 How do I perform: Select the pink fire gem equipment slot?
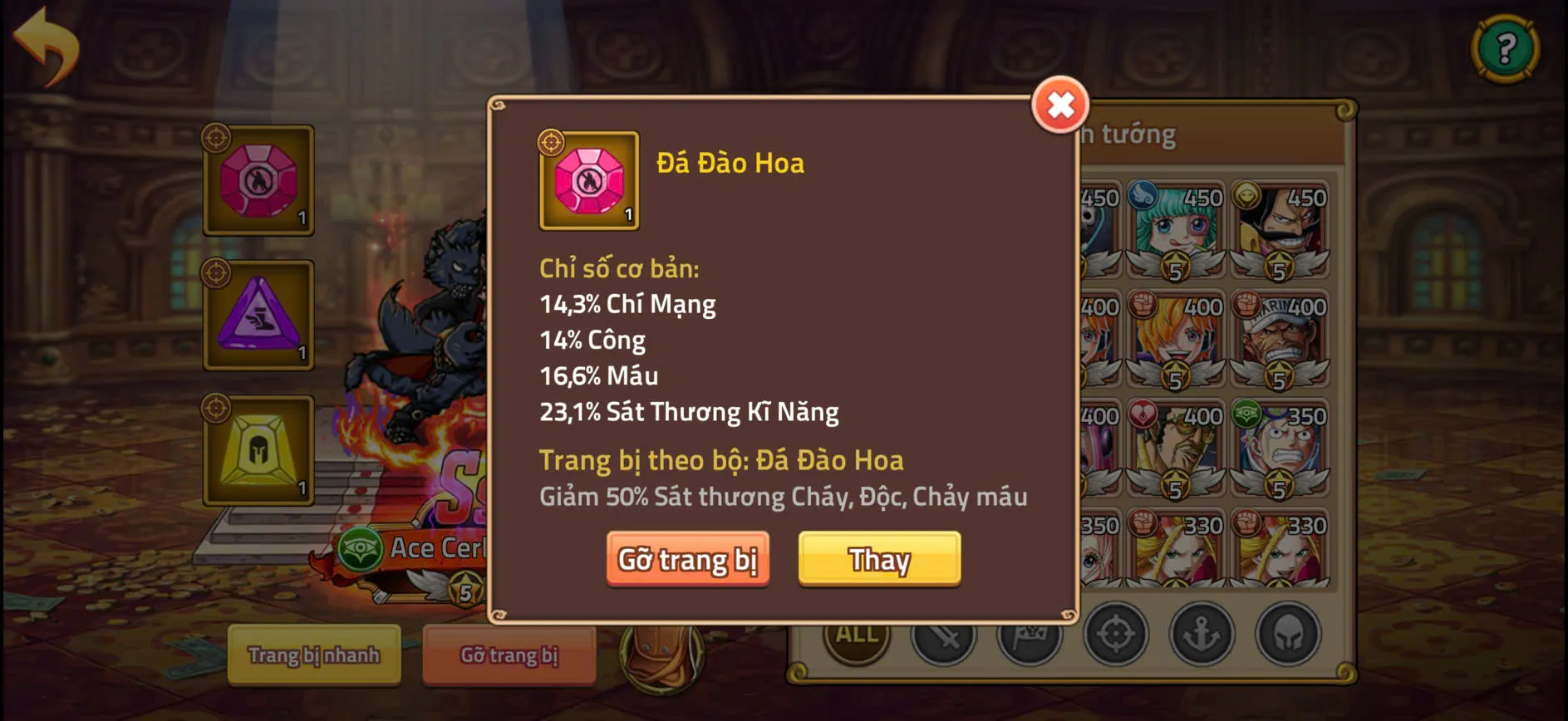pos(258,181)
